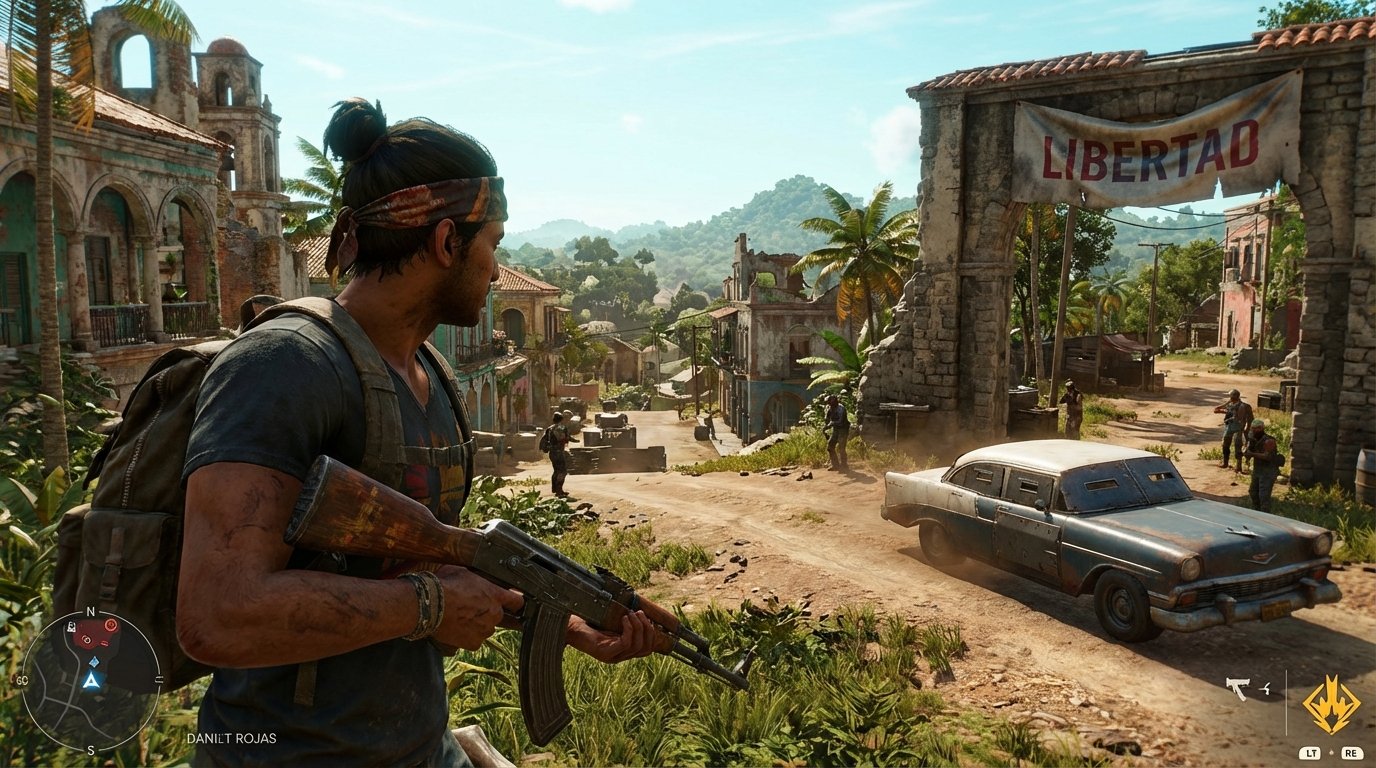Image resolution: width=1376 pixels, height=768 pixels.
Task: Click the 60 bearing number beside the minimap
Action: [21, 679]
